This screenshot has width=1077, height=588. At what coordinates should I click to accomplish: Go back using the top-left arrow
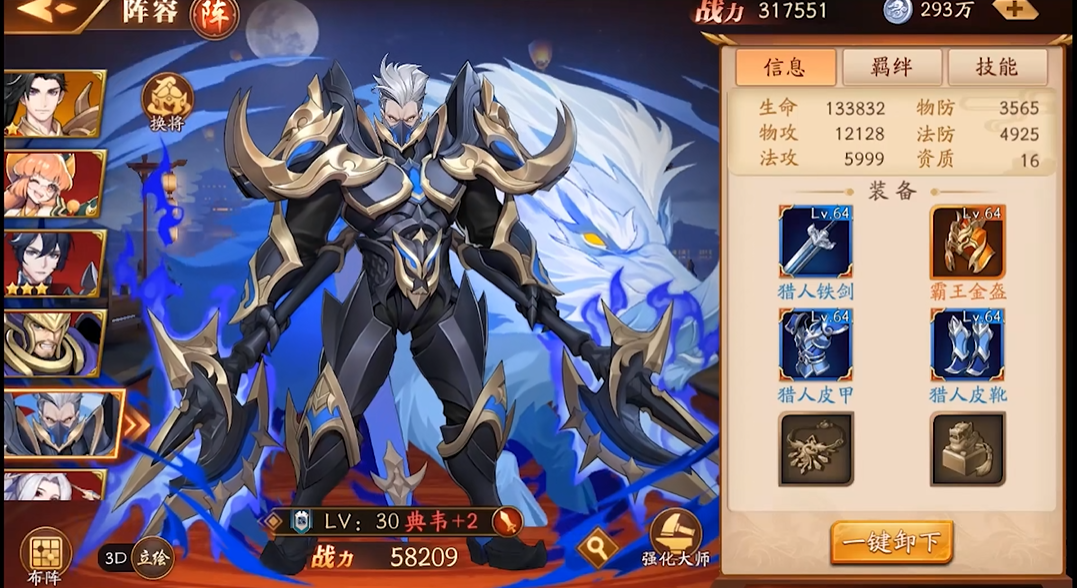pos(37,10)
